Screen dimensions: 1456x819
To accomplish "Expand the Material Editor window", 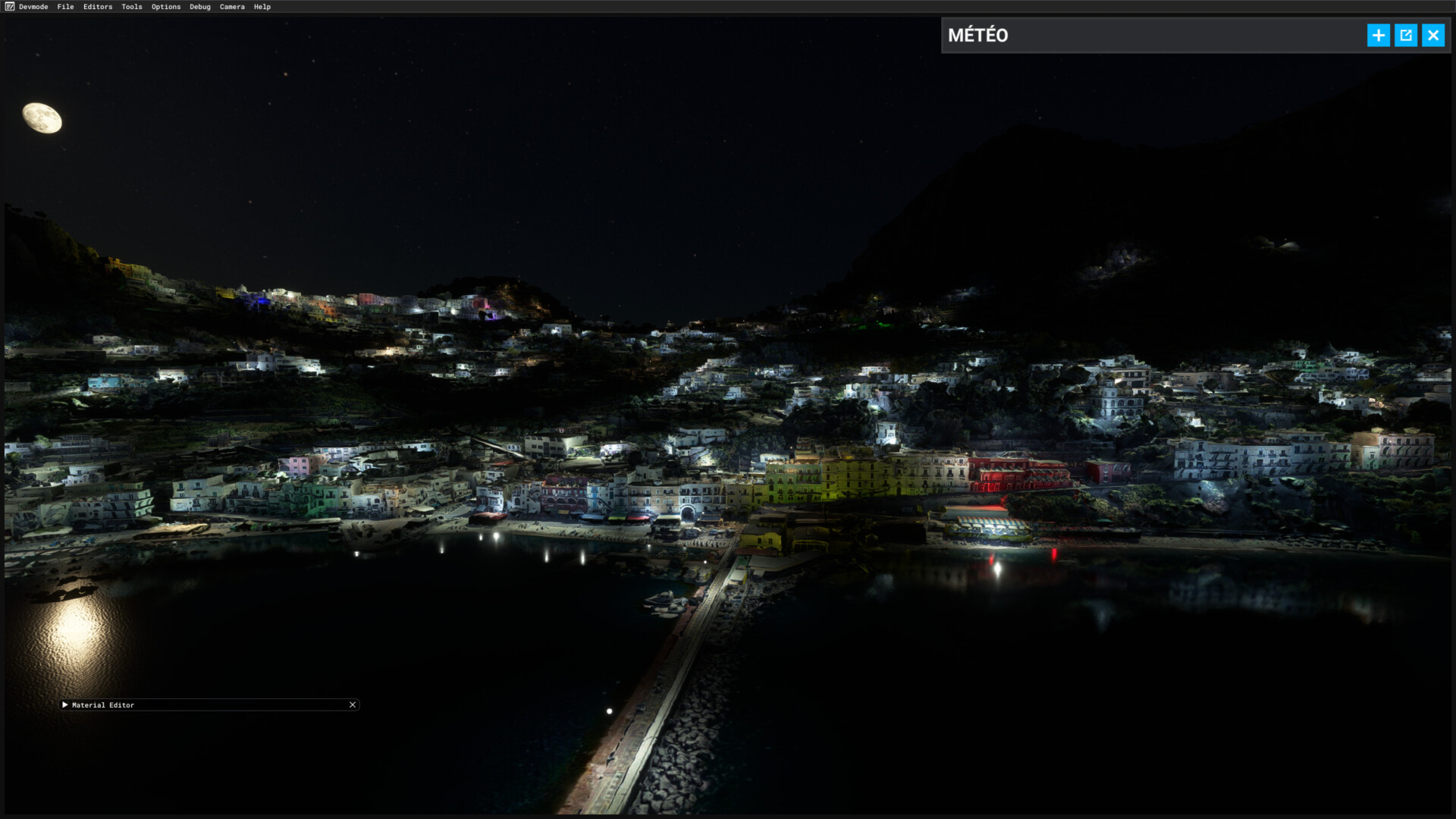I will 65,705.
